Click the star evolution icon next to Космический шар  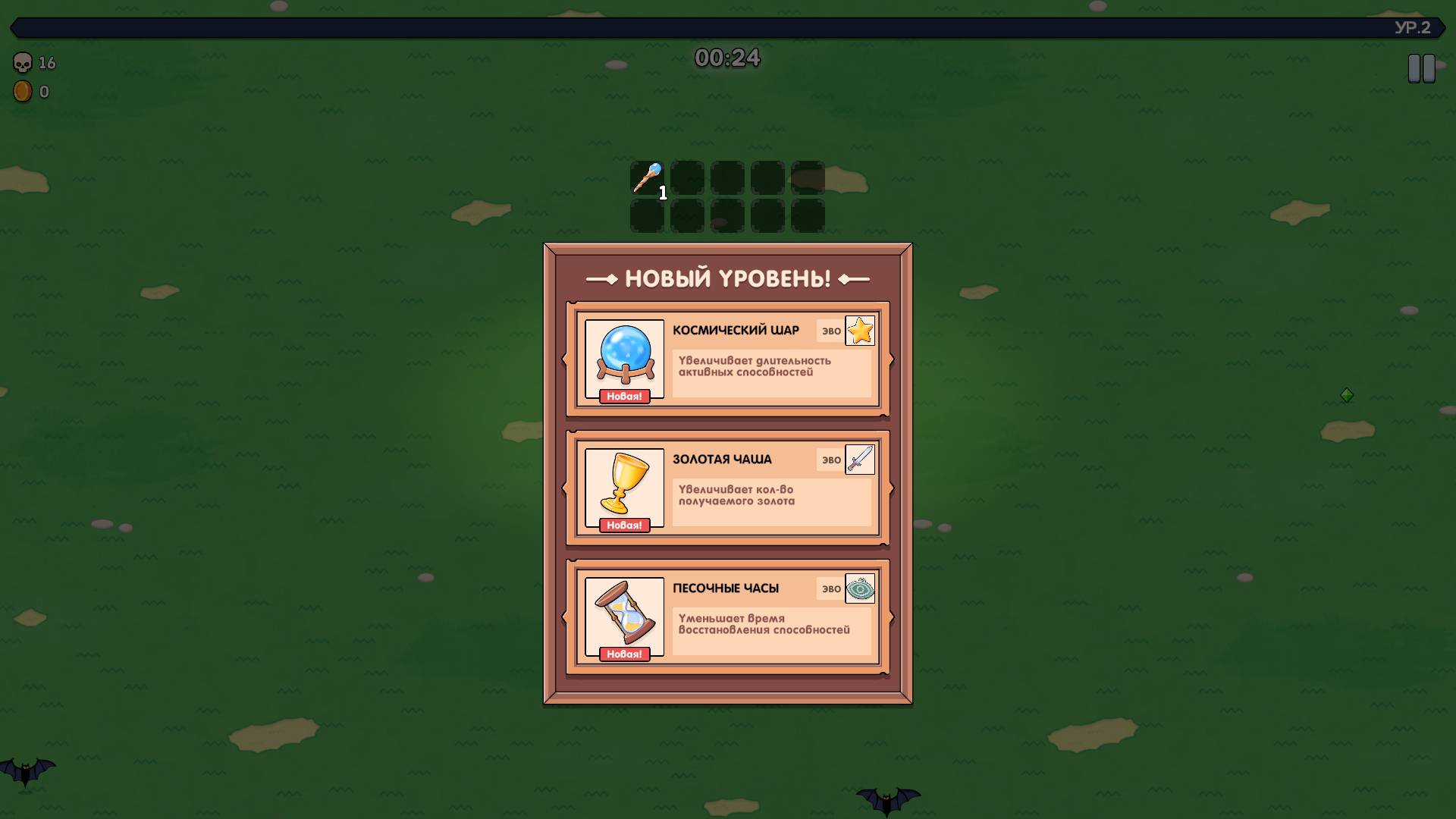tap(860, 330)
